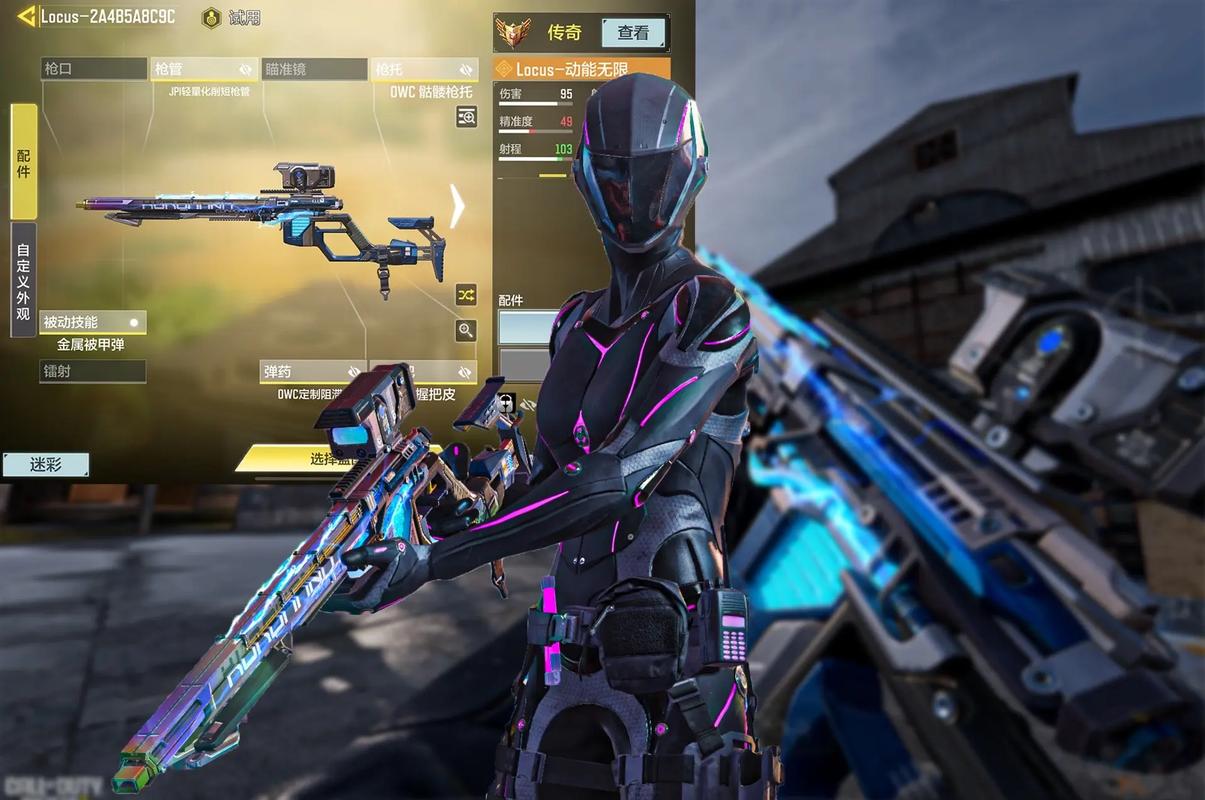This screenshot has height=800, width=1205.
Task: Open the 弹药 ammunition slot
Action: click(x=312, y=372)
